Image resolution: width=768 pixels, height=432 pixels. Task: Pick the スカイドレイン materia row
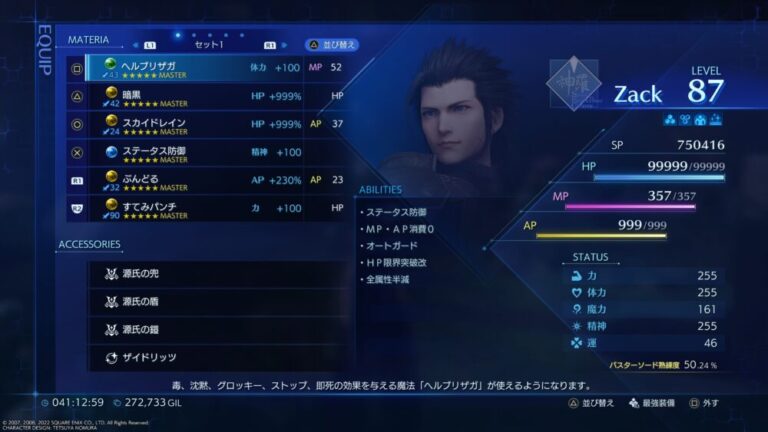click(215, 124)
